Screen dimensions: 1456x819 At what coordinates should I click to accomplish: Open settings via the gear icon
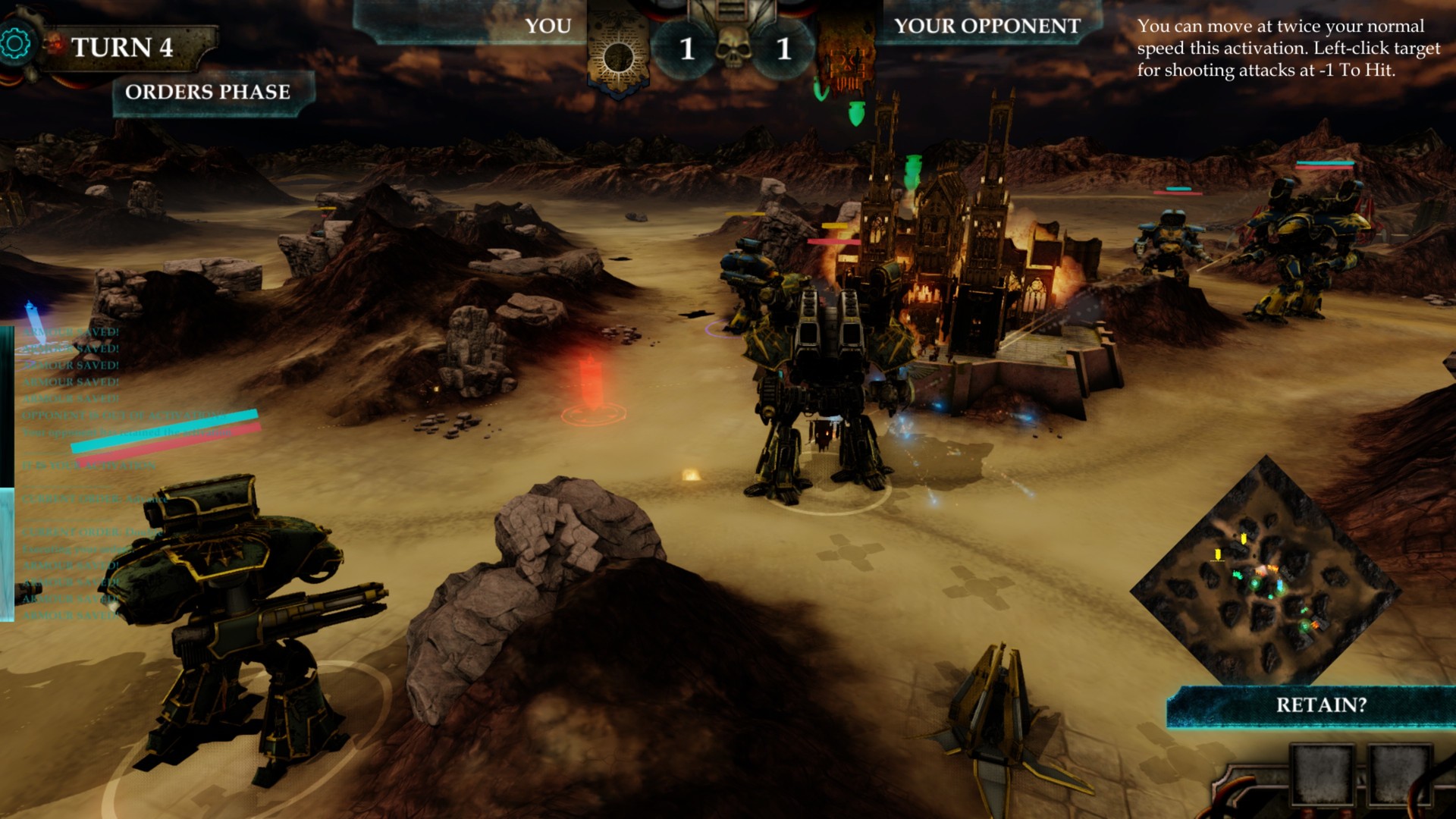[14, 44]
